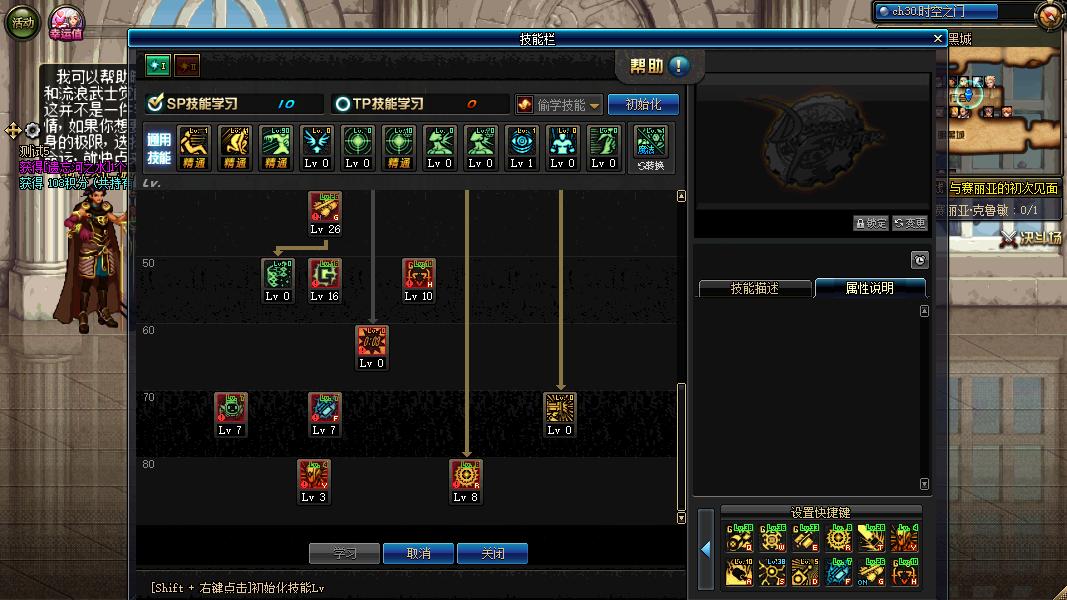Switch to the 属性说明 tab
The height and width of the screenshot is (600, 1067).
[x=869, y=288]
